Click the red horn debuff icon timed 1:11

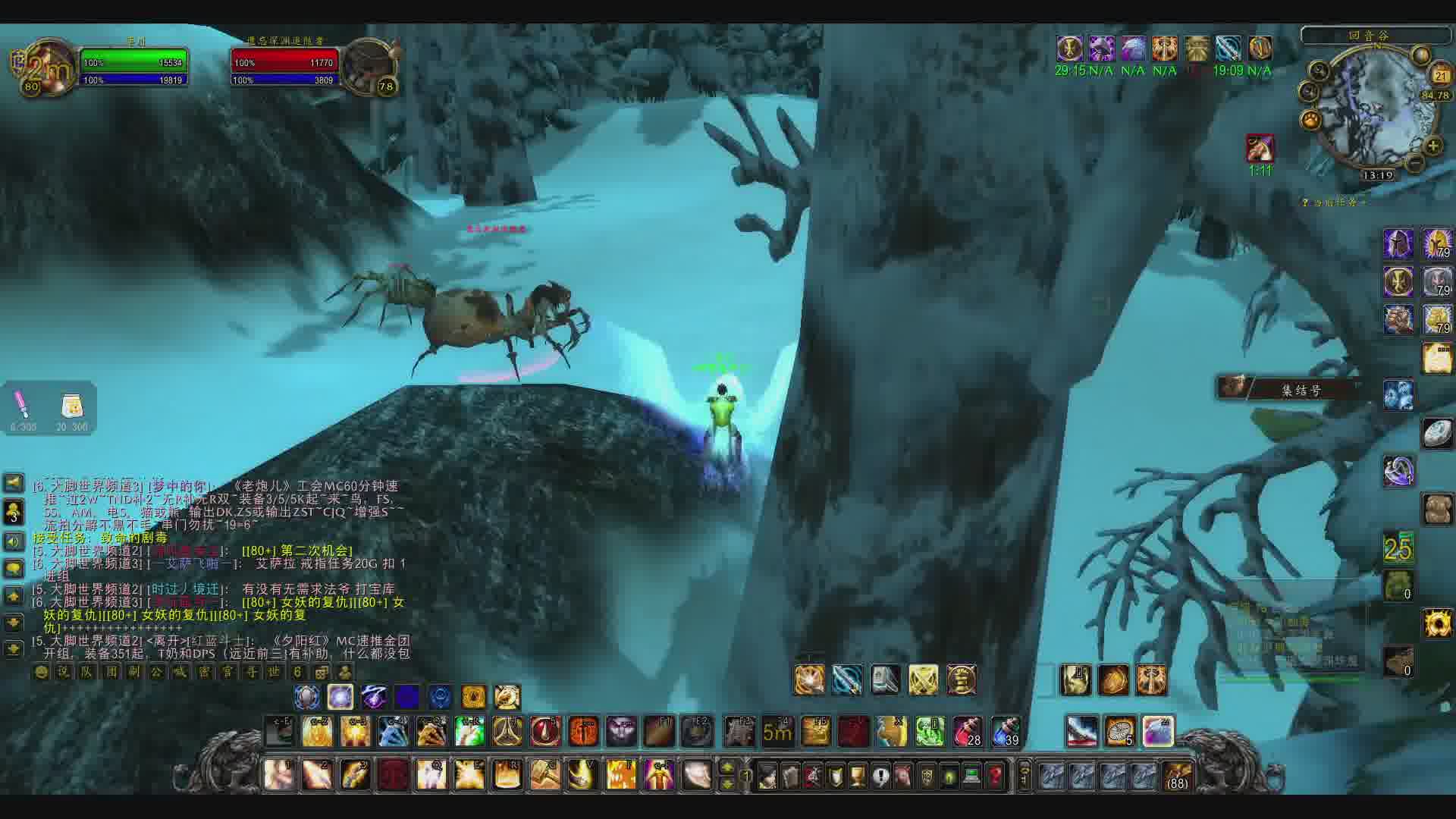point(1260,148)
